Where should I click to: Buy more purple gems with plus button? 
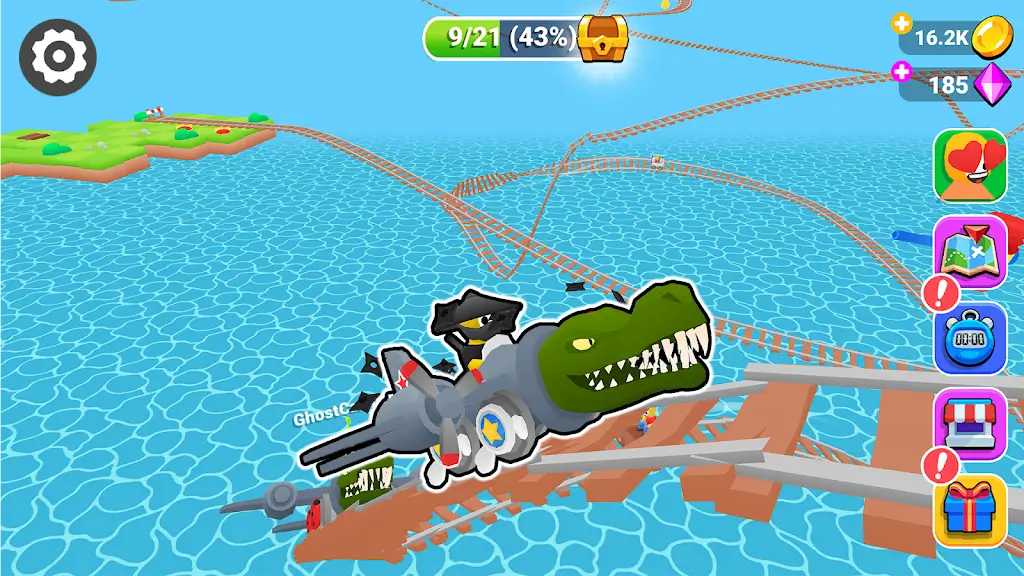903,71
